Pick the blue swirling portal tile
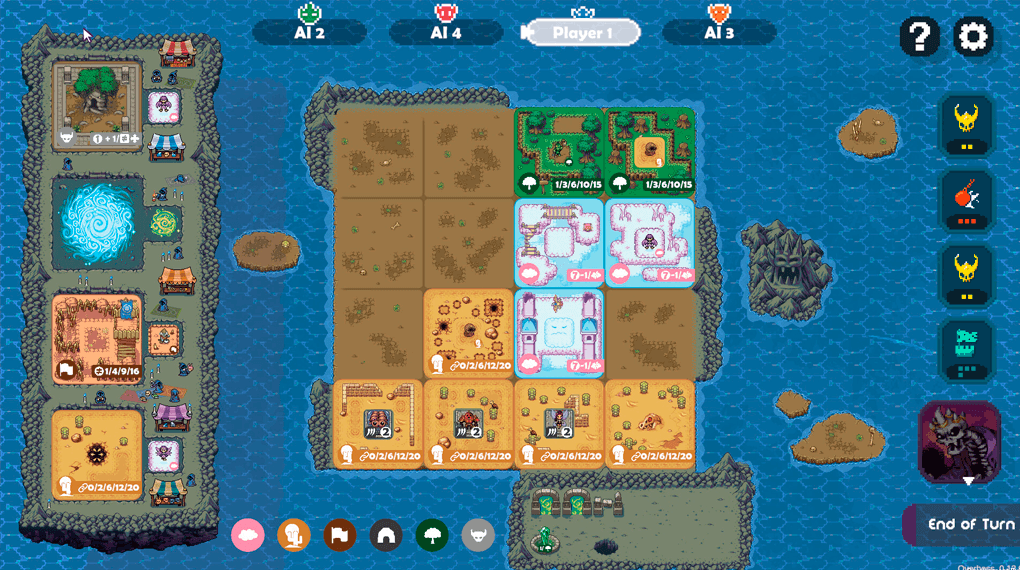Image resolution: width=1020 pixels, height=570 pixels. pyautogui.click(x=98, y=222)
